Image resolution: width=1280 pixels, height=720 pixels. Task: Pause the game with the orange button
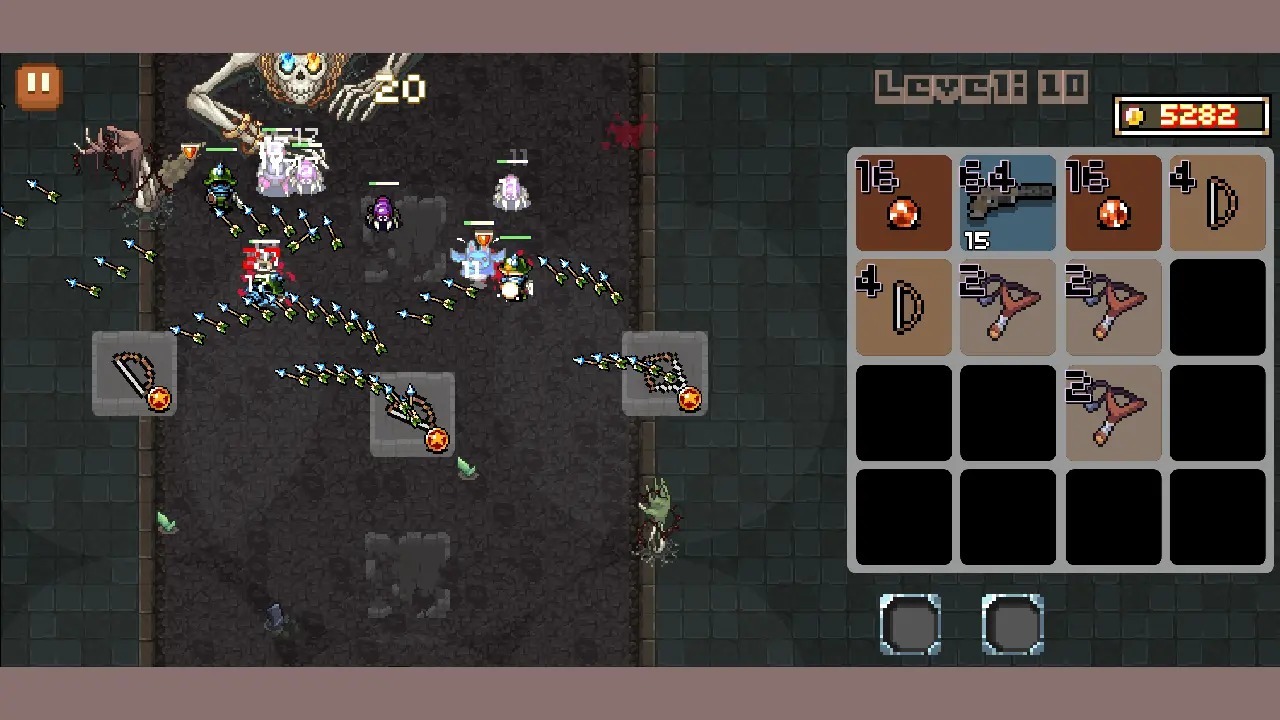[x=39, y=86]
